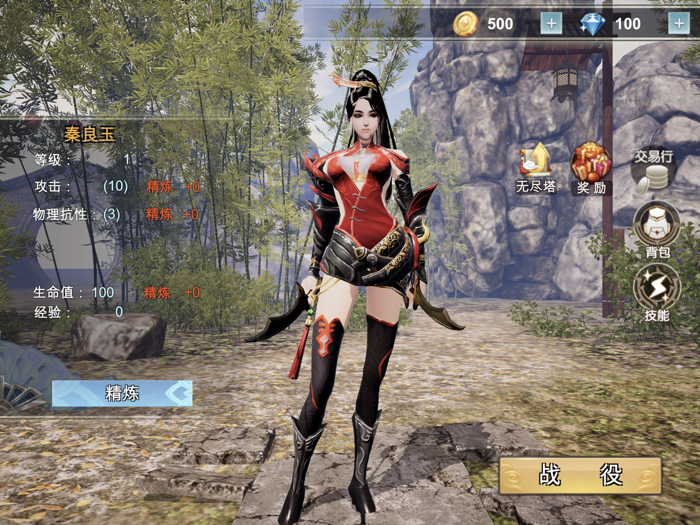
Task: Open the 交易行 trading house
Action: coord(654,170)
